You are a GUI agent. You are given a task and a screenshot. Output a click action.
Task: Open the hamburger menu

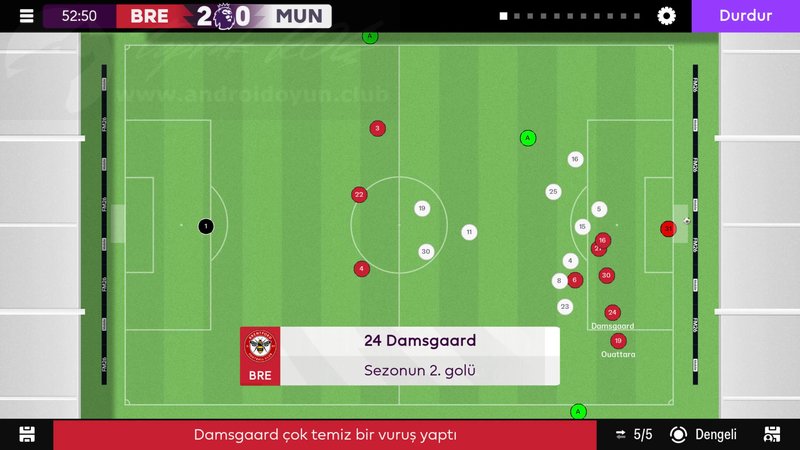26,16
